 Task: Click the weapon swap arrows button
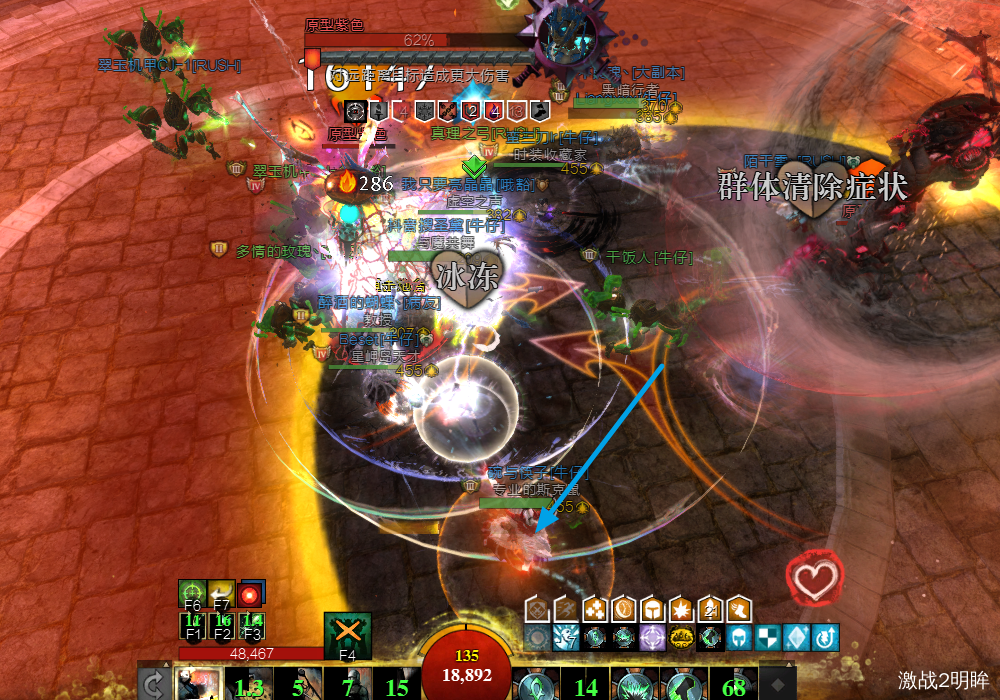tap(153, 685)
